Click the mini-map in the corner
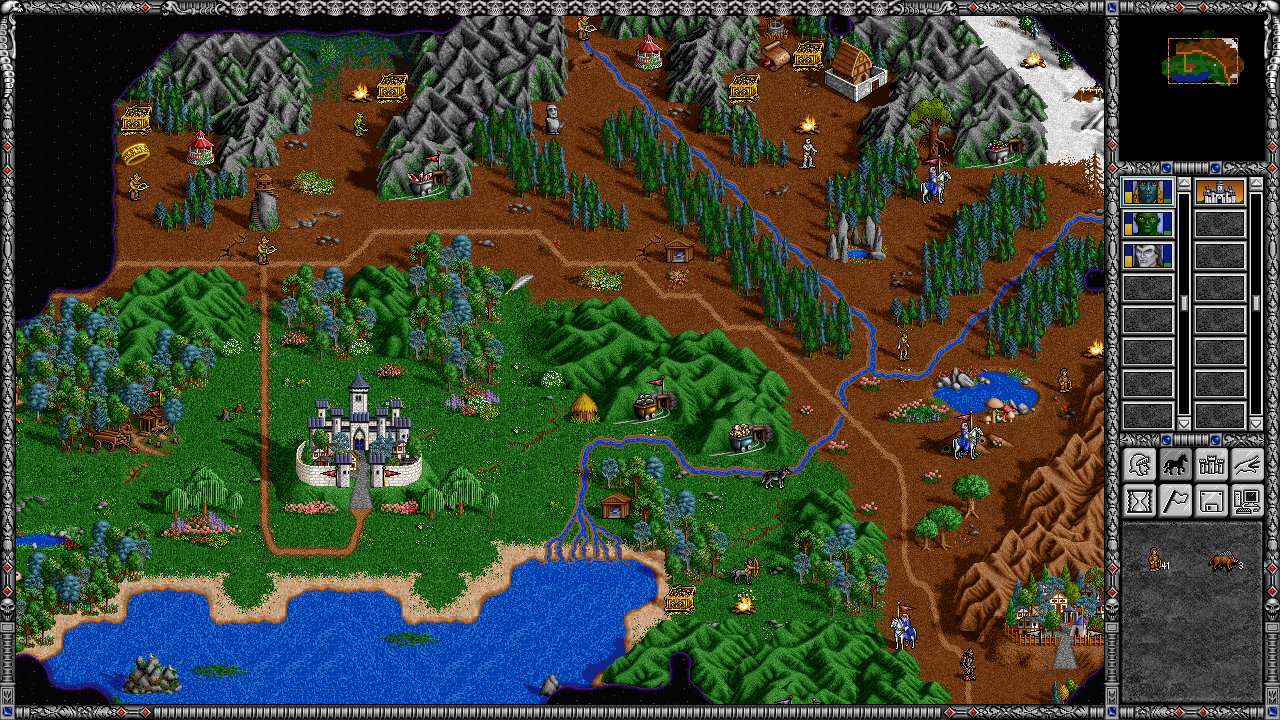 (1204, 62)
